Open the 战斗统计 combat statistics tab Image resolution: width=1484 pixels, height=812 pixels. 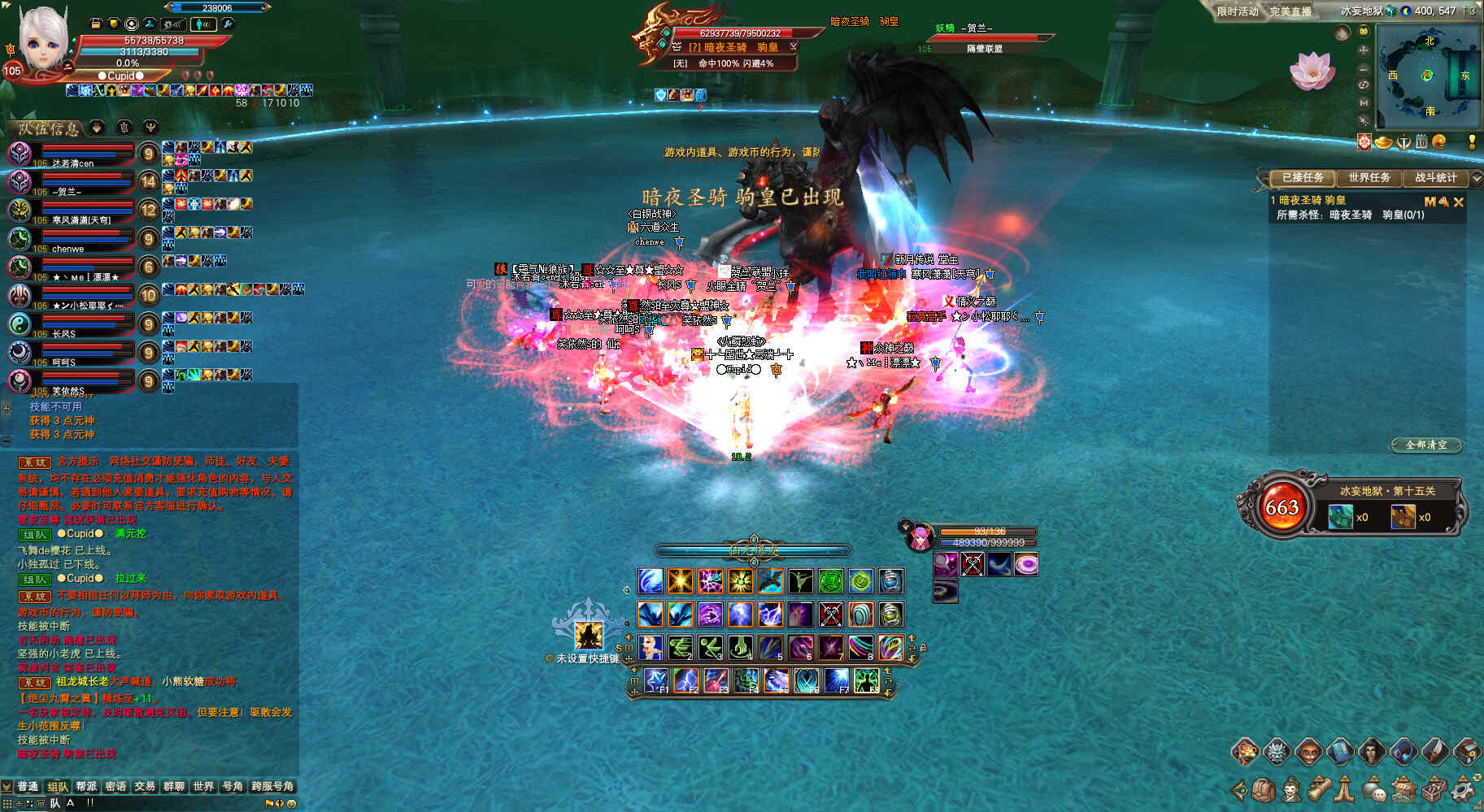pyautogui.click(x=1435, y=177)
